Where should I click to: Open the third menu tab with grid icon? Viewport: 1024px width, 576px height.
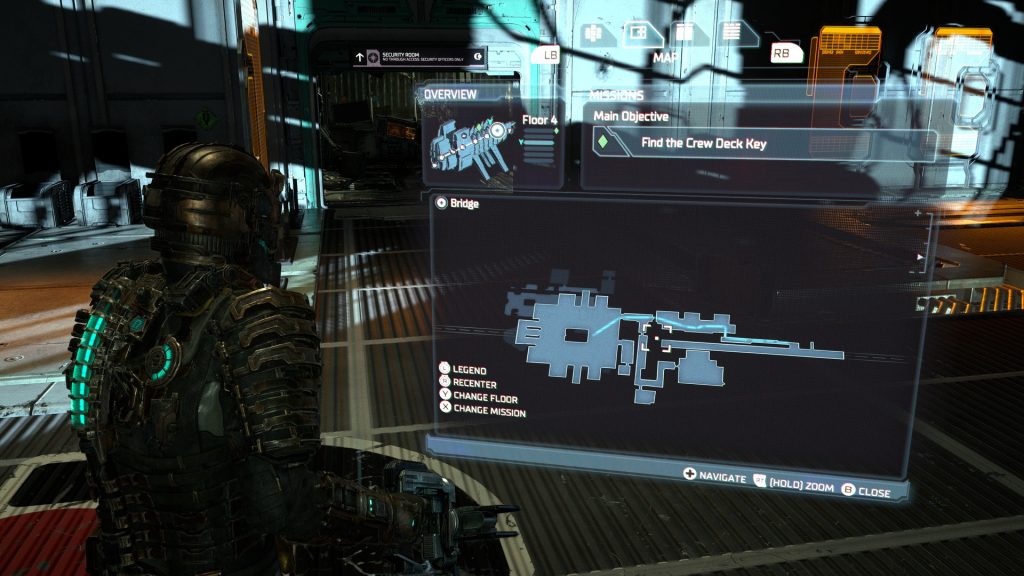pos(684,32)
